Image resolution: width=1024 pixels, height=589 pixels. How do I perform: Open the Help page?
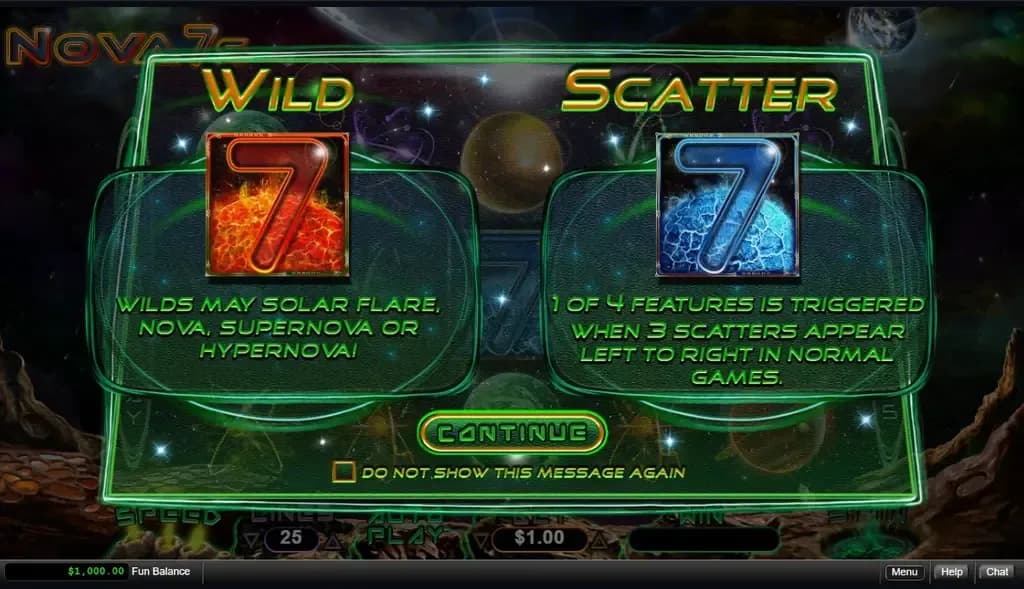point(951,572)
